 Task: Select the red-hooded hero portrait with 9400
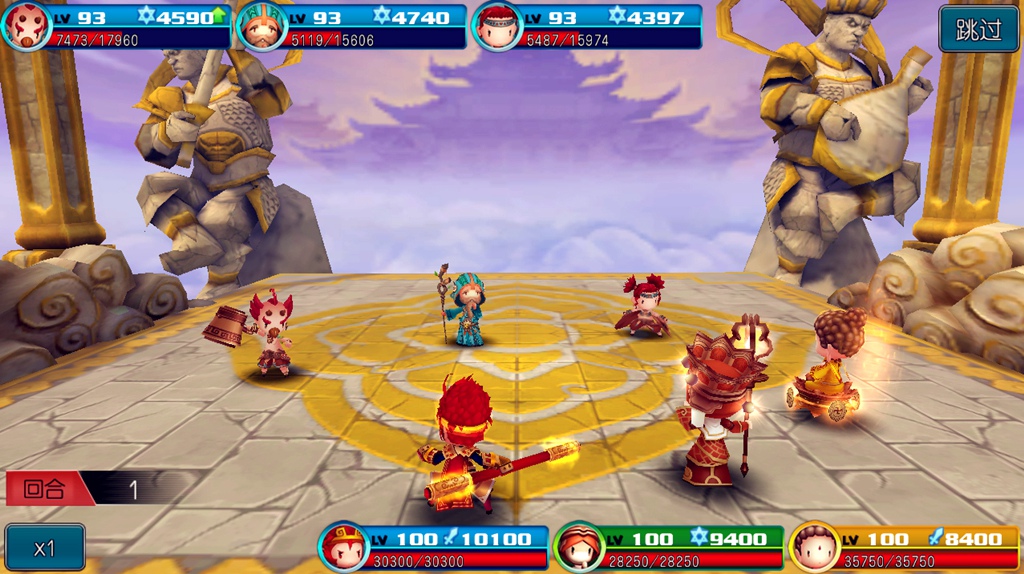point(578,547)
